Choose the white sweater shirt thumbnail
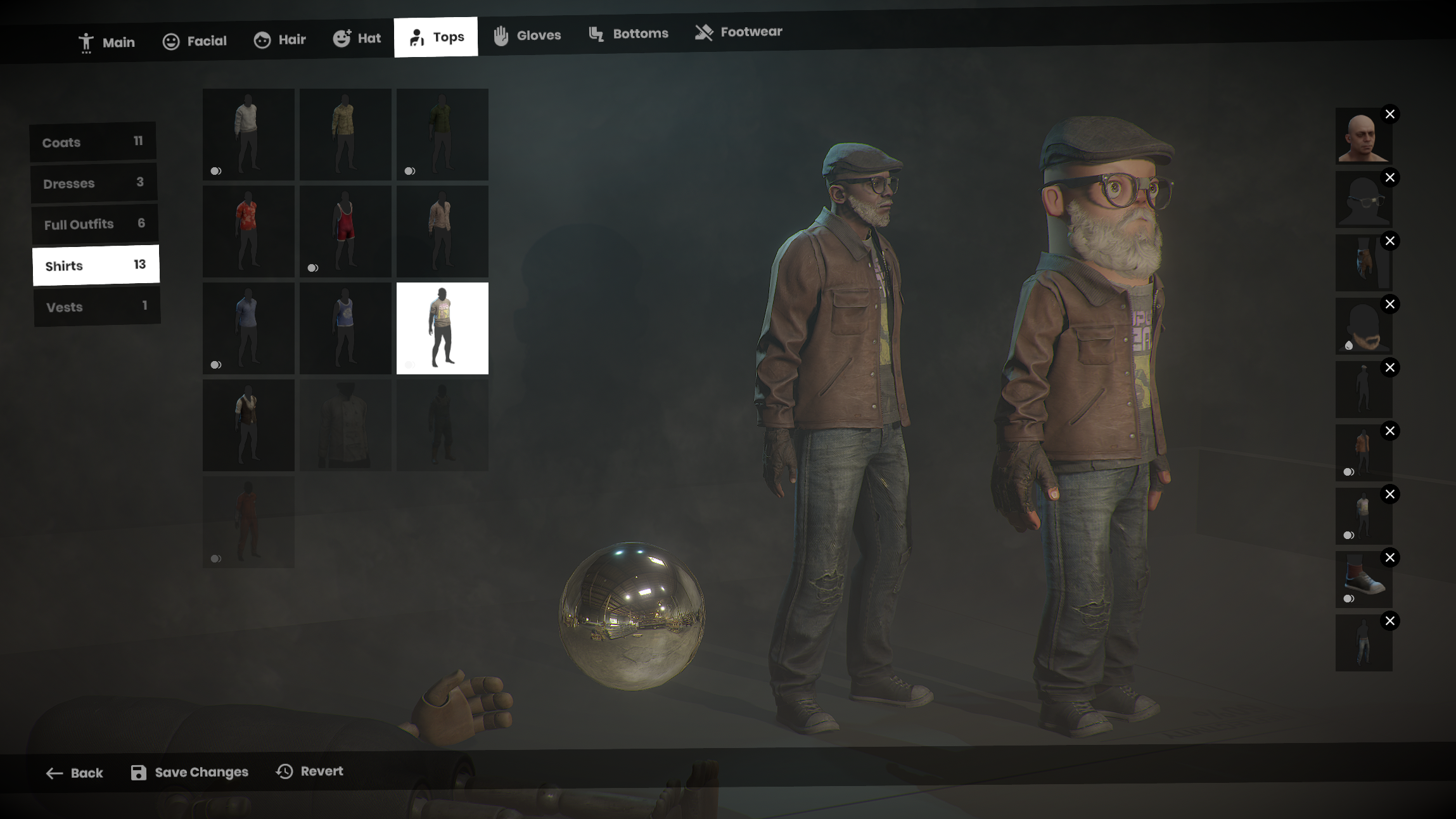 click(248, 134)
